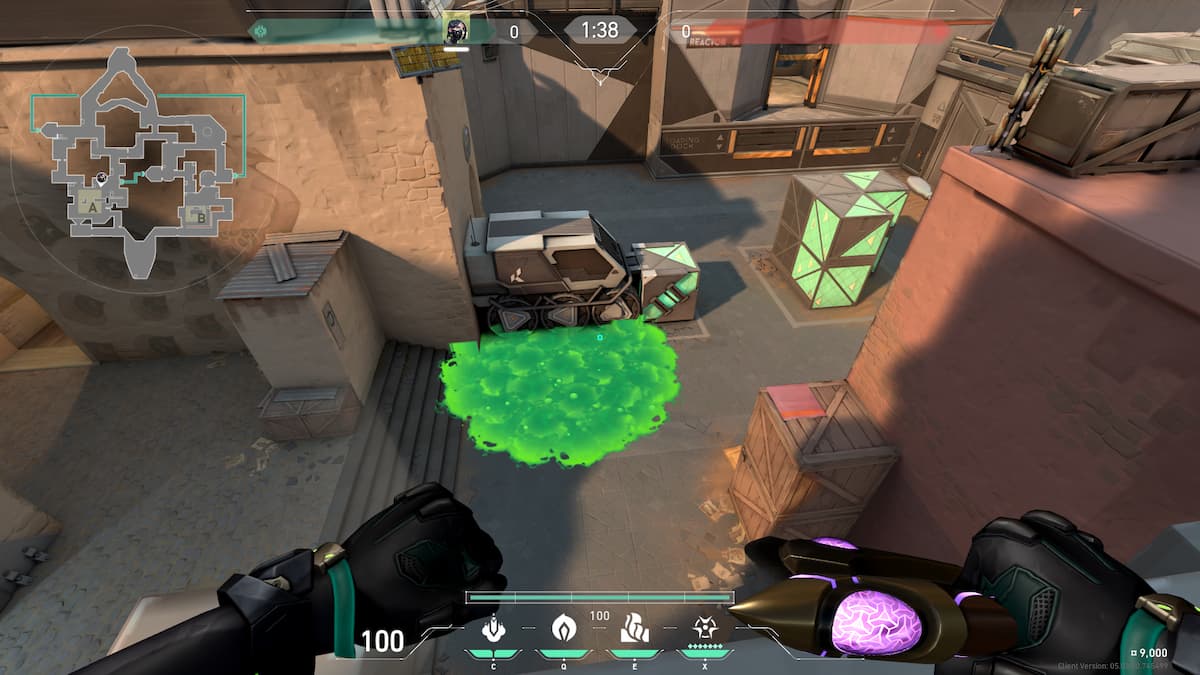Select the Poison Cloud ability icon
This screenshot has height=675, width=1200.
pos(563,629)
